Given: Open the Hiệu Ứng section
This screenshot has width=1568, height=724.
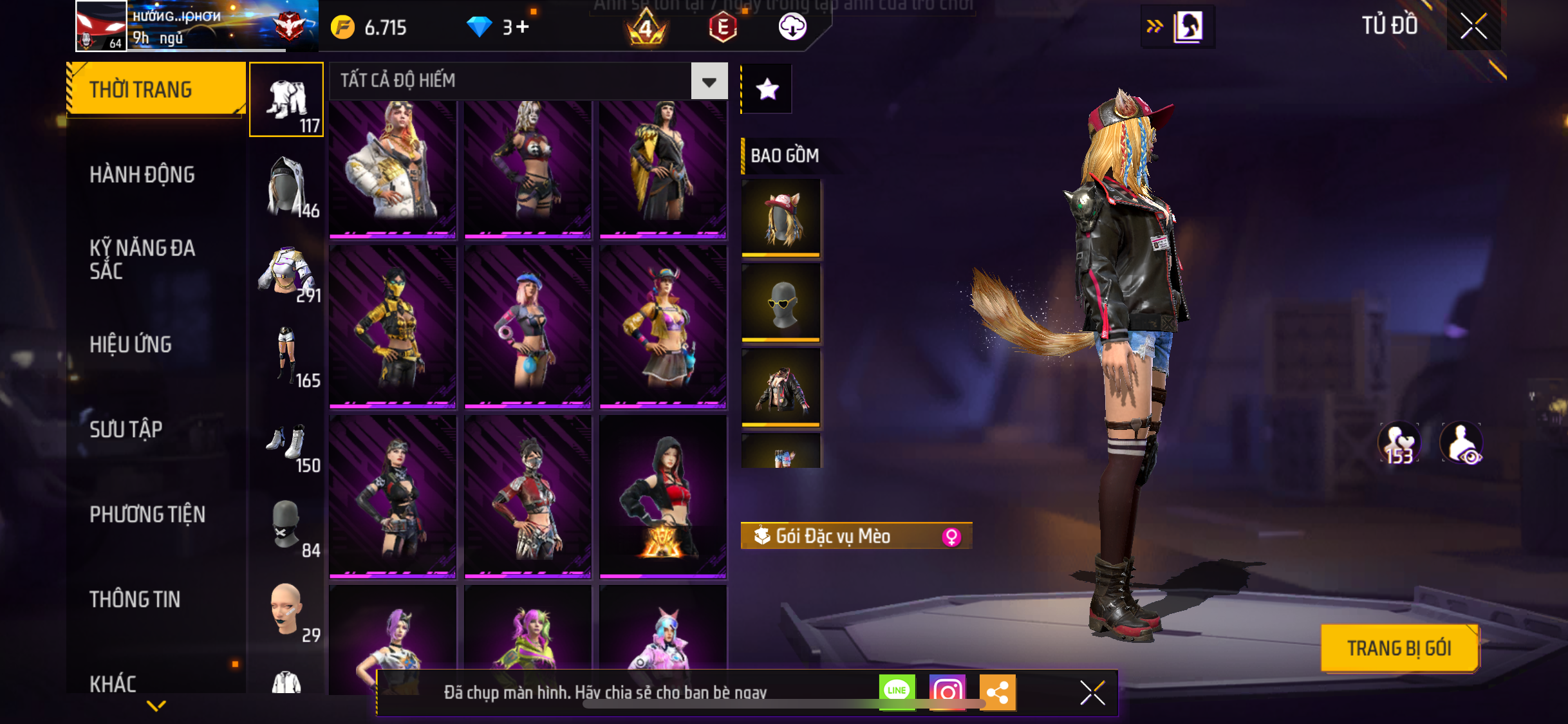Looking at the screenshot, I should (x=131, y=344).
